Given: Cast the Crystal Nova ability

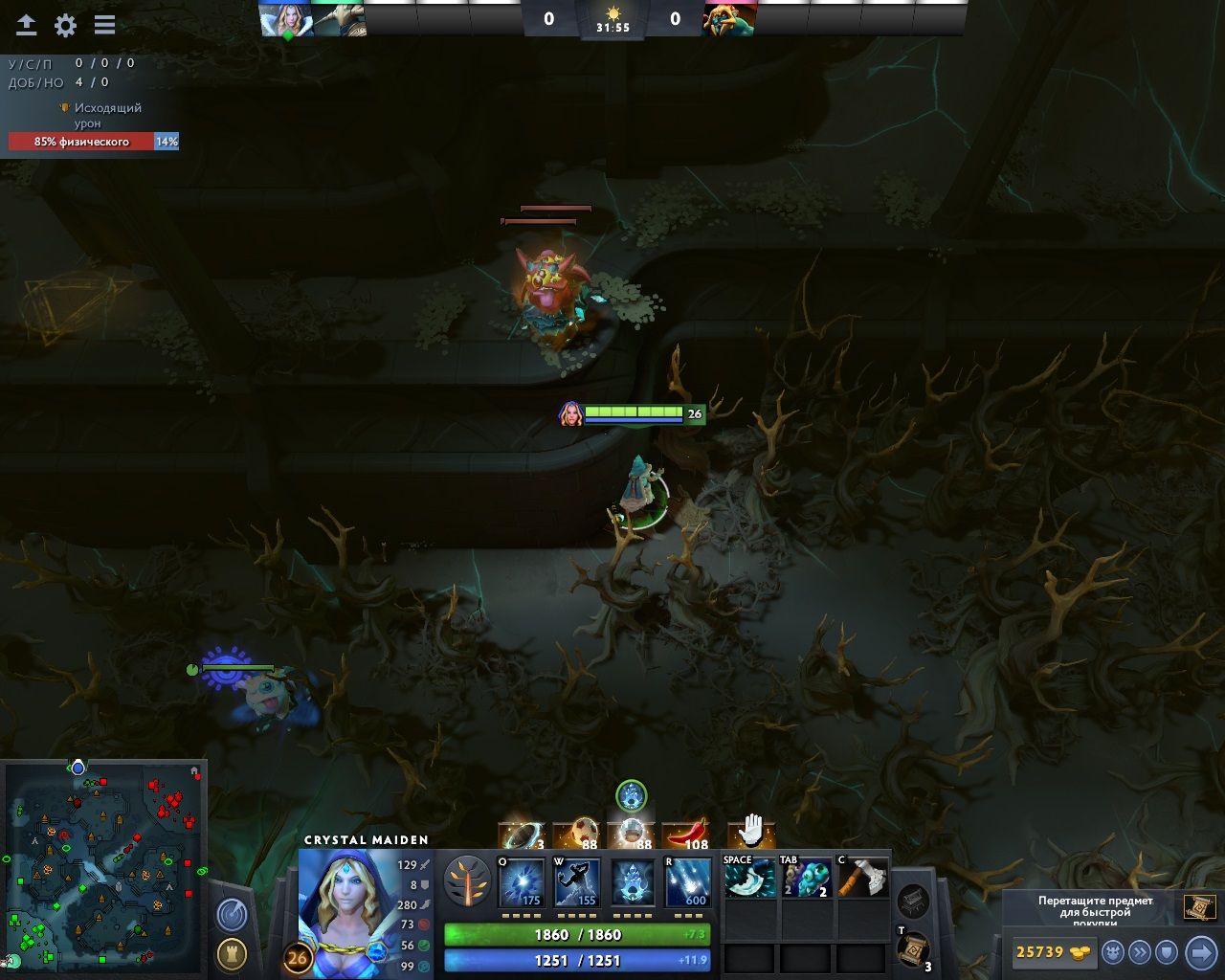Looking at the screenshot, I should [522, 882].
